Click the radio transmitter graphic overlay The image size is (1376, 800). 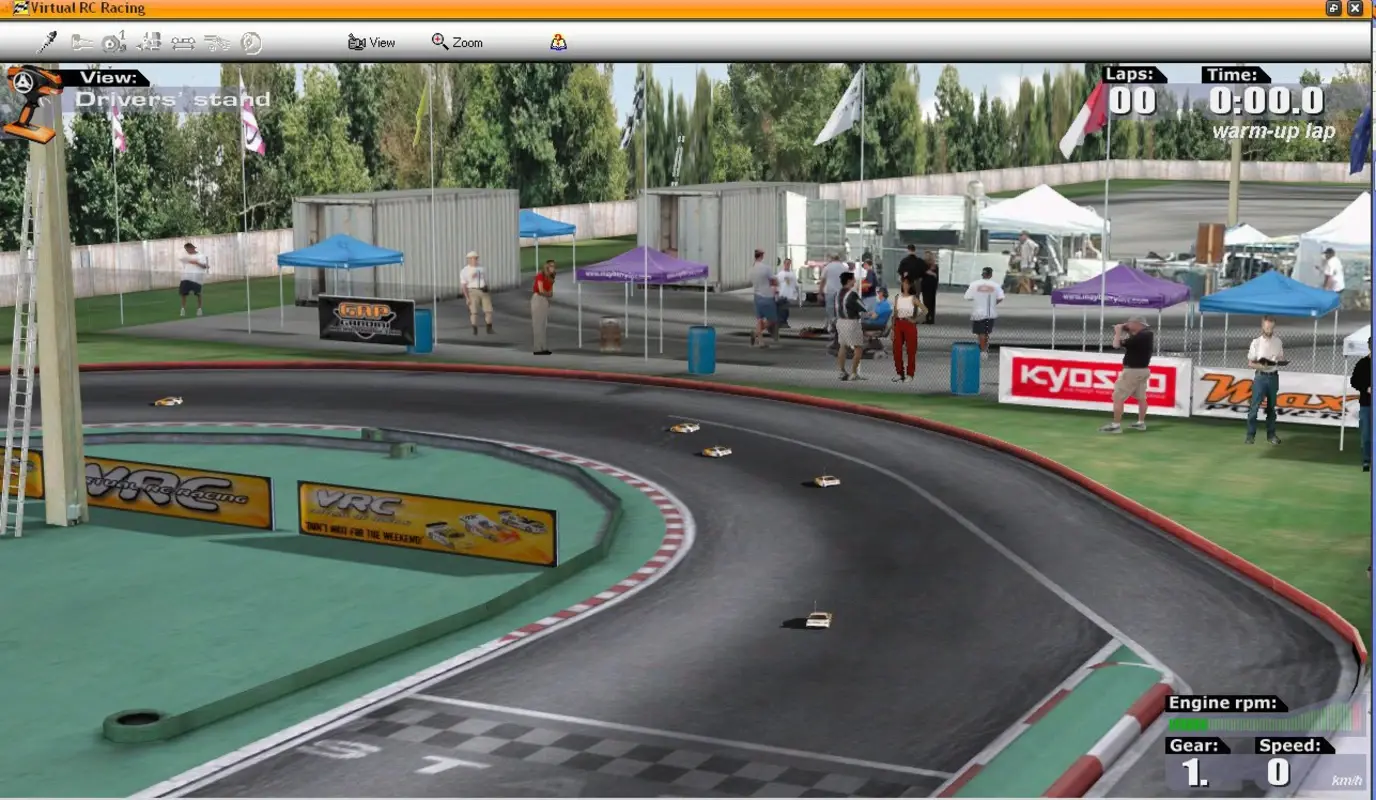click(x=30, y=105)
